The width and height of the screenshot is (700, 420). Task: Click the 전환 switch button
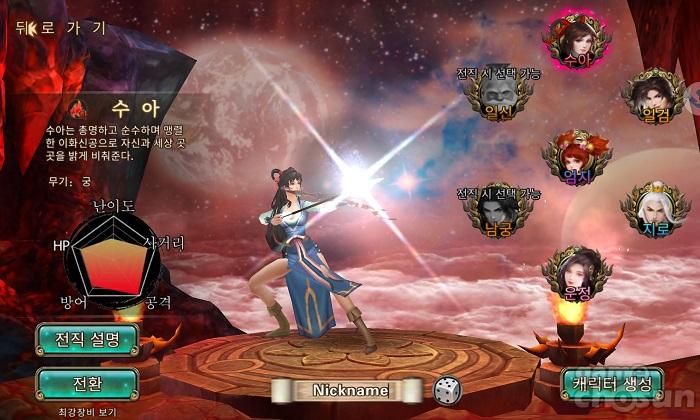(86, 383)
